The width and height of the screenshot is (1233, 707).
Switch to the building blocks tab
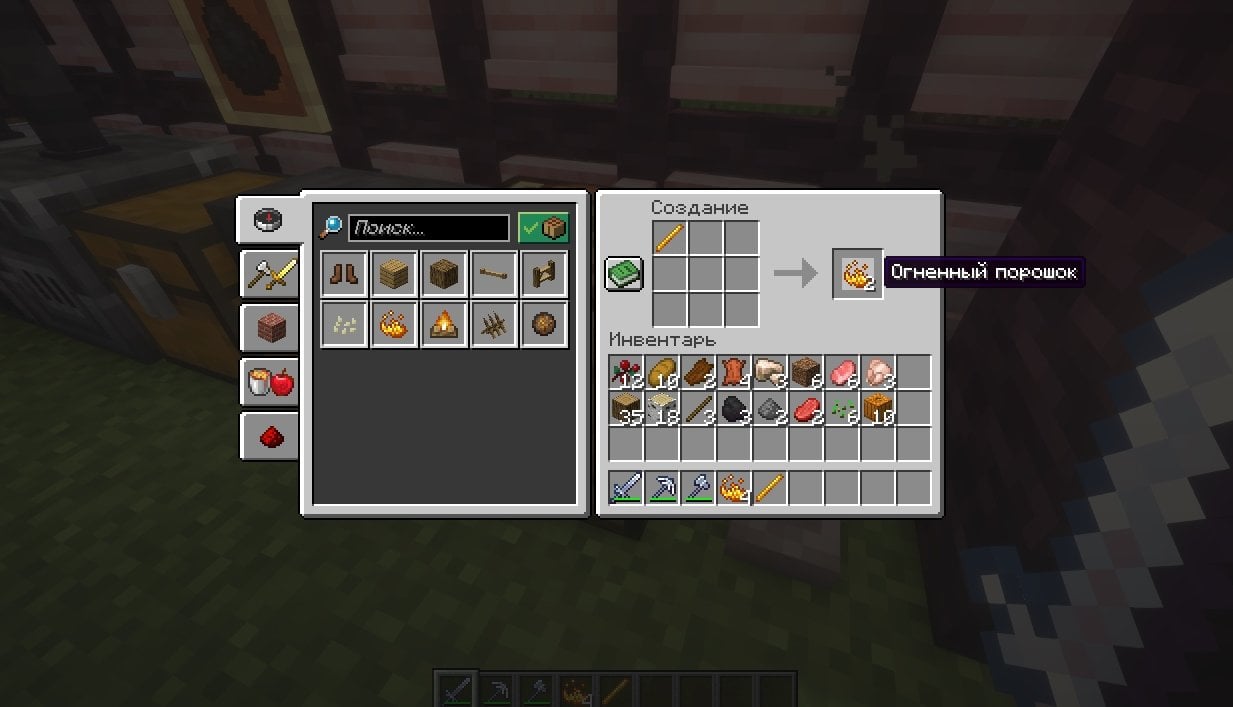270,327
